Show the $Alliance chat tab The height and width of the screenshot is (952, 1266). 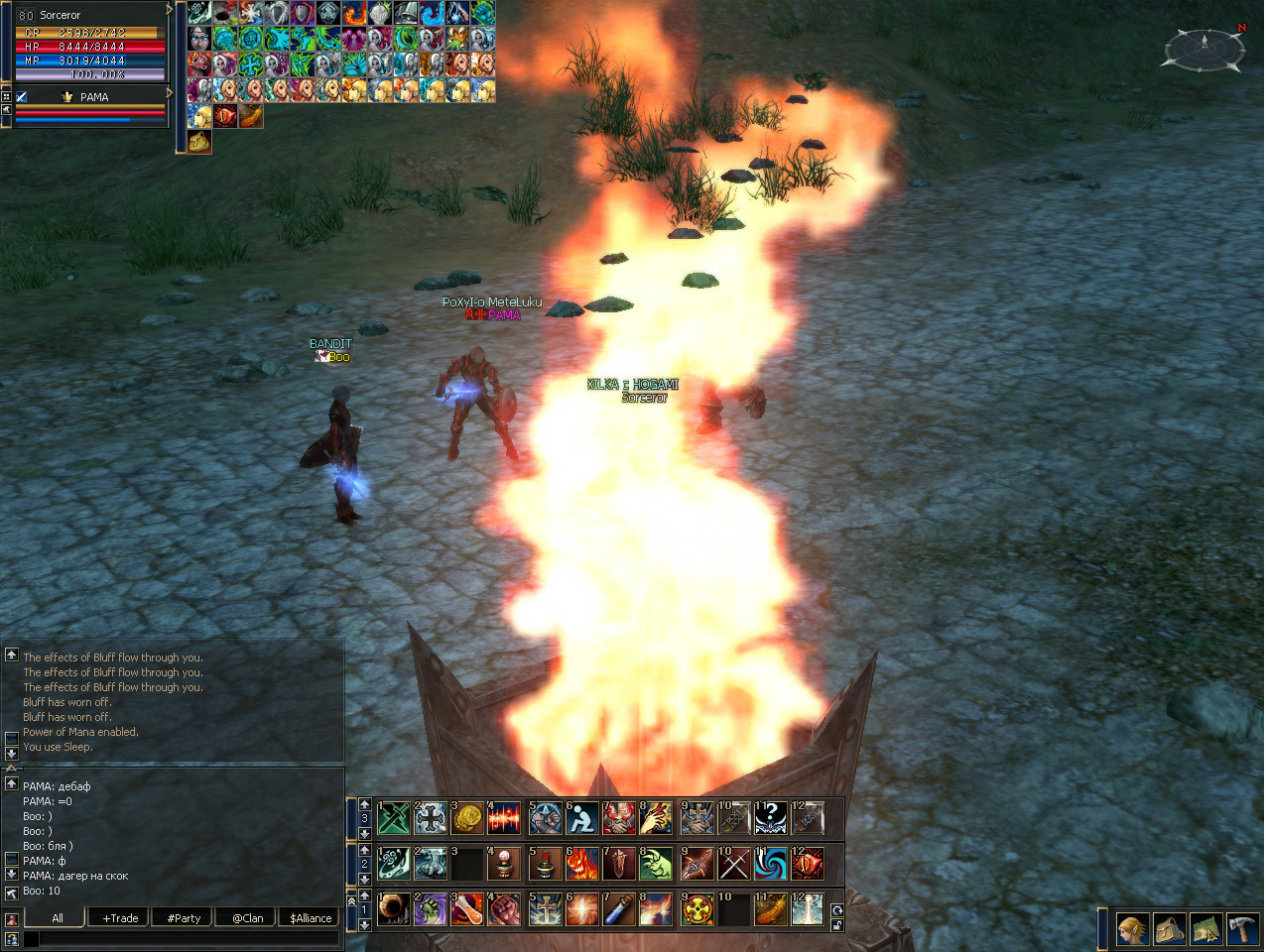tap(311, 918)
